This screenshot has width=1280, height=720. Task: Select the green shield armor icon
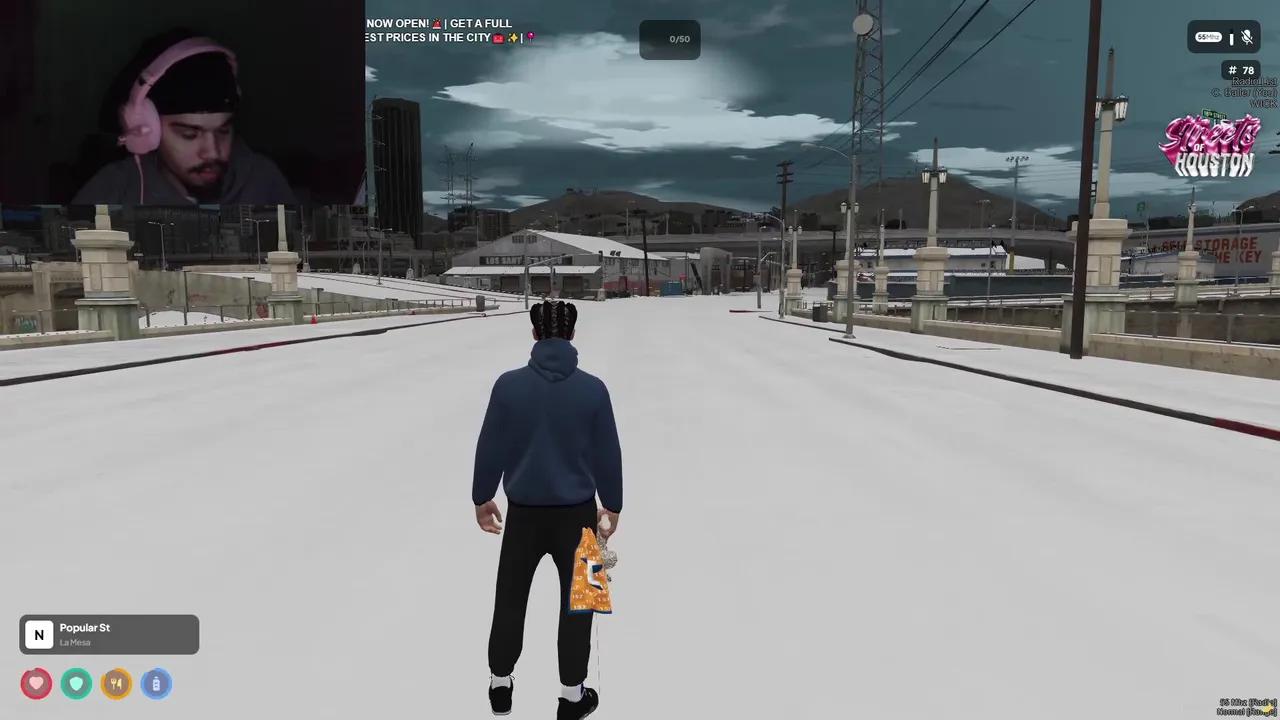click(76, 683)
